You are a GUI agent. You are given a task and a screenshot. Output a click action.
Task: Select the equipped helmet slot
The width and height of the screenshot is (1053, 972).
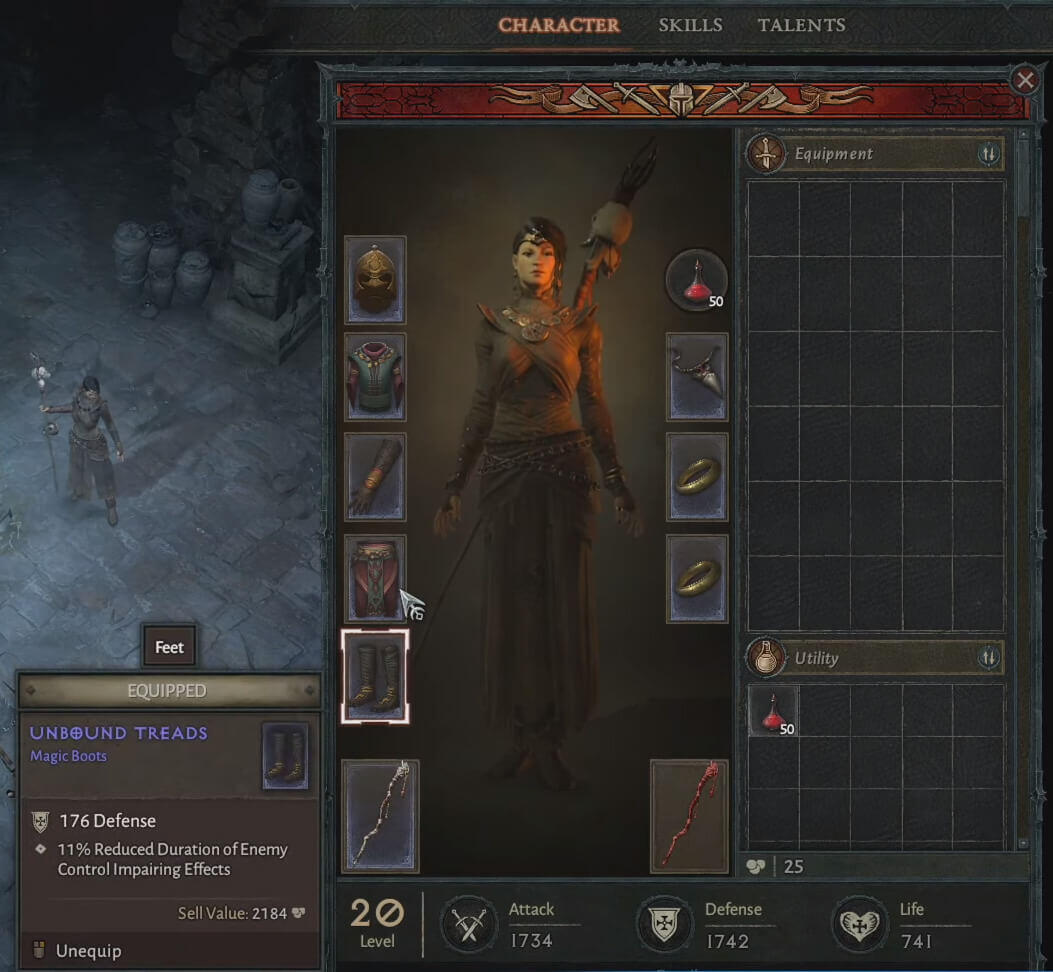click(x=375, y=280)
